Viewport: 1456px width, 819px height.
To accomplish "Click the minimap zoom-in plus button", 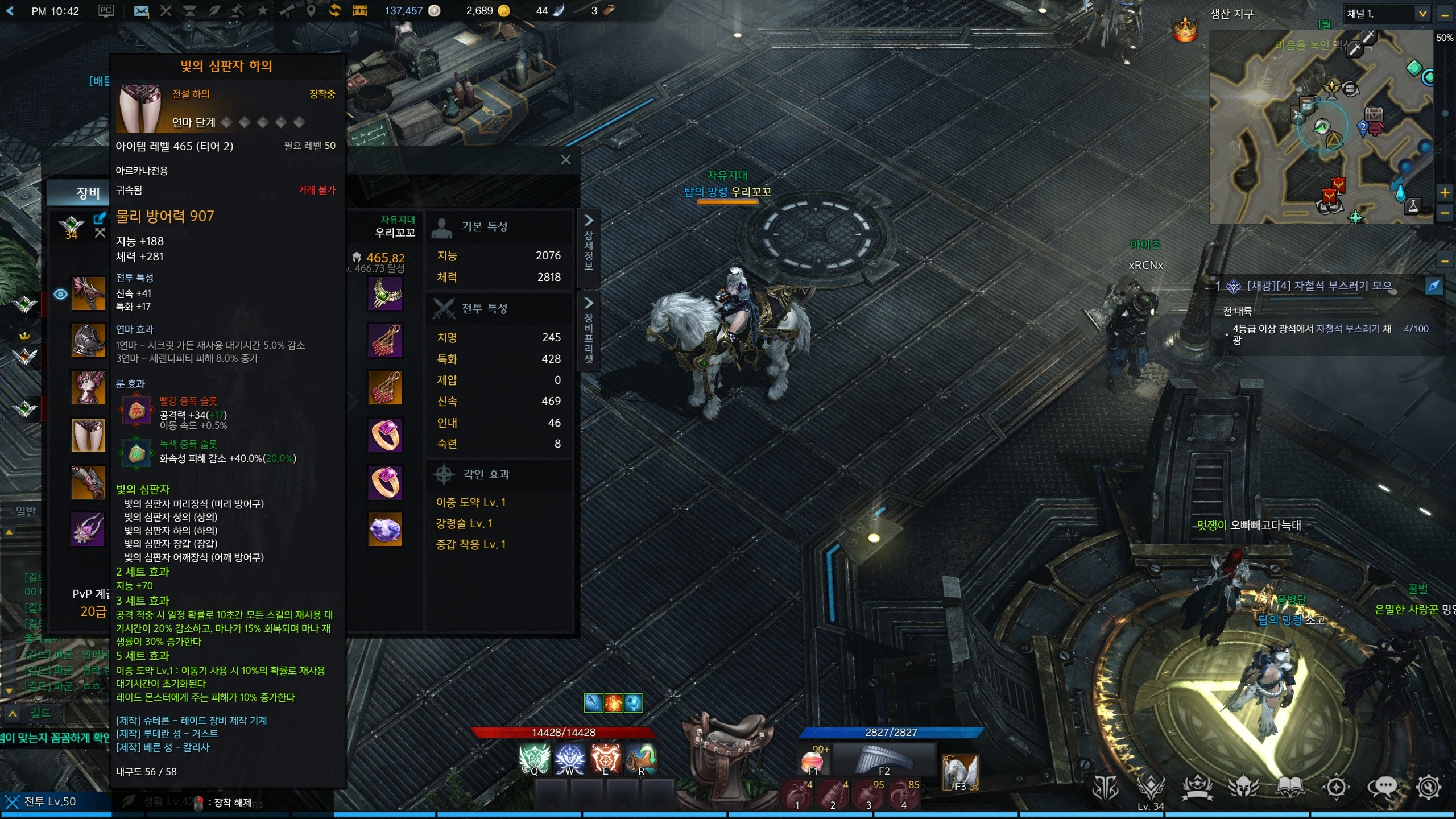I will coord(1445,193).
